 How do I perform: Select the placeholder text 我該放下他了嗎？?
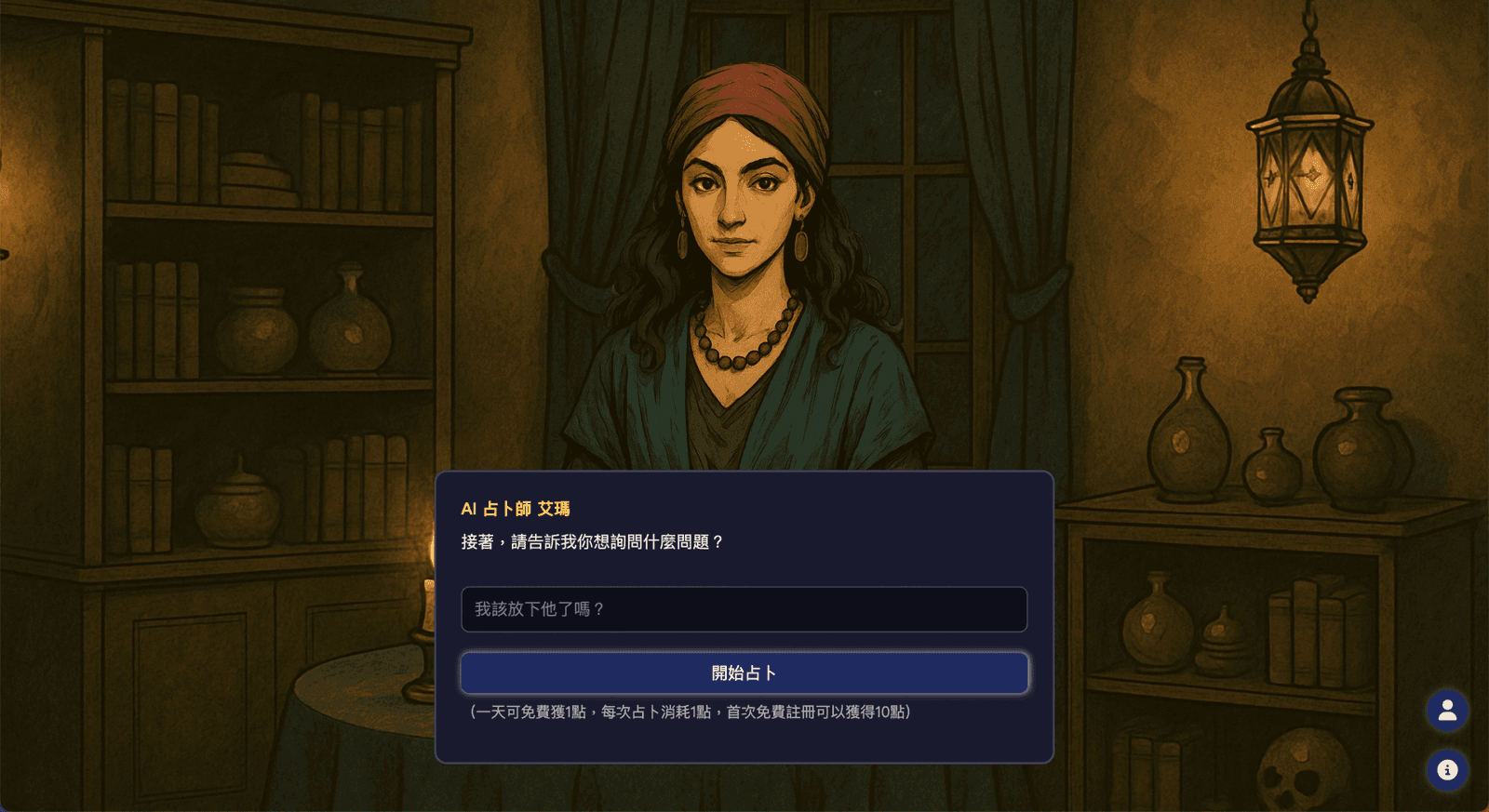click(540, 610)
